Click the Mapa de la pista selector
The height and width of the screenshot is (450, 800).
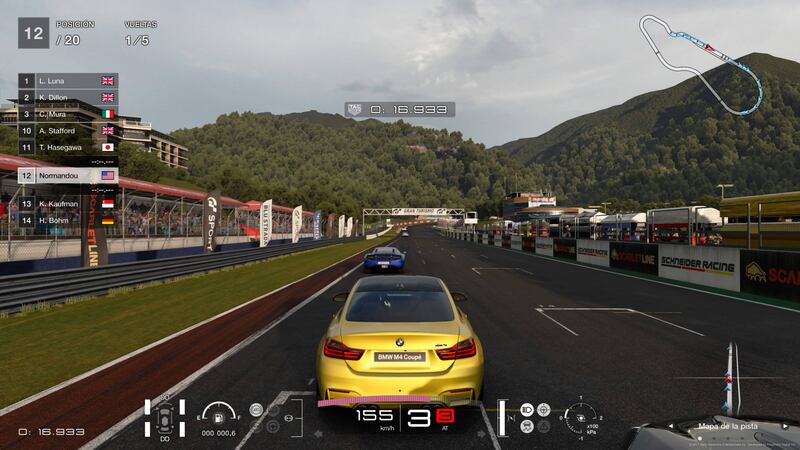[729, 426]
